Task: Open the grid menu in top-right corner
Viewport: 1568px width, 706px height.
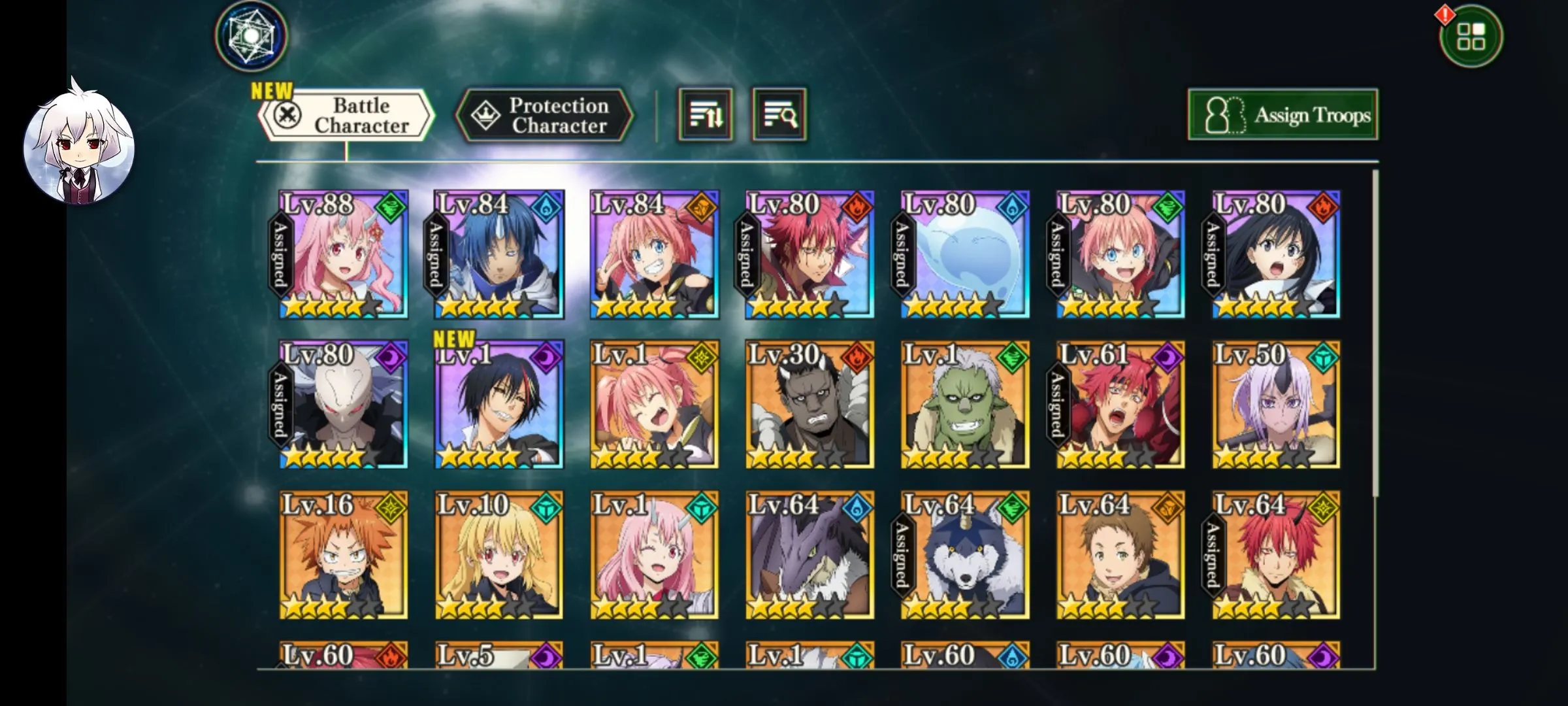Action: point(1471,37)
